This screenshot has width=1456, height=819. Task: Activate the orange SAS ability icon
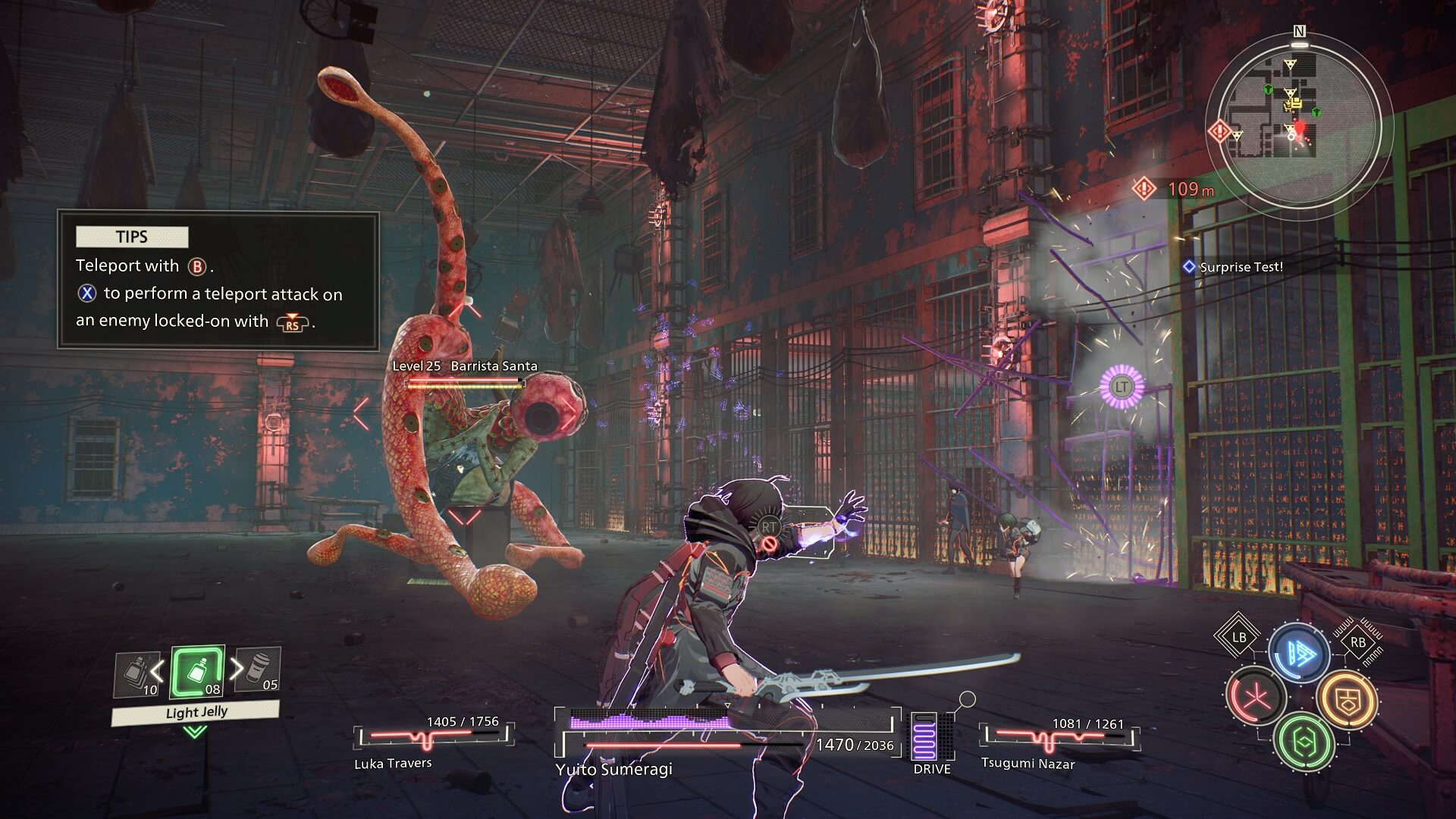(x=1346, y=701)
